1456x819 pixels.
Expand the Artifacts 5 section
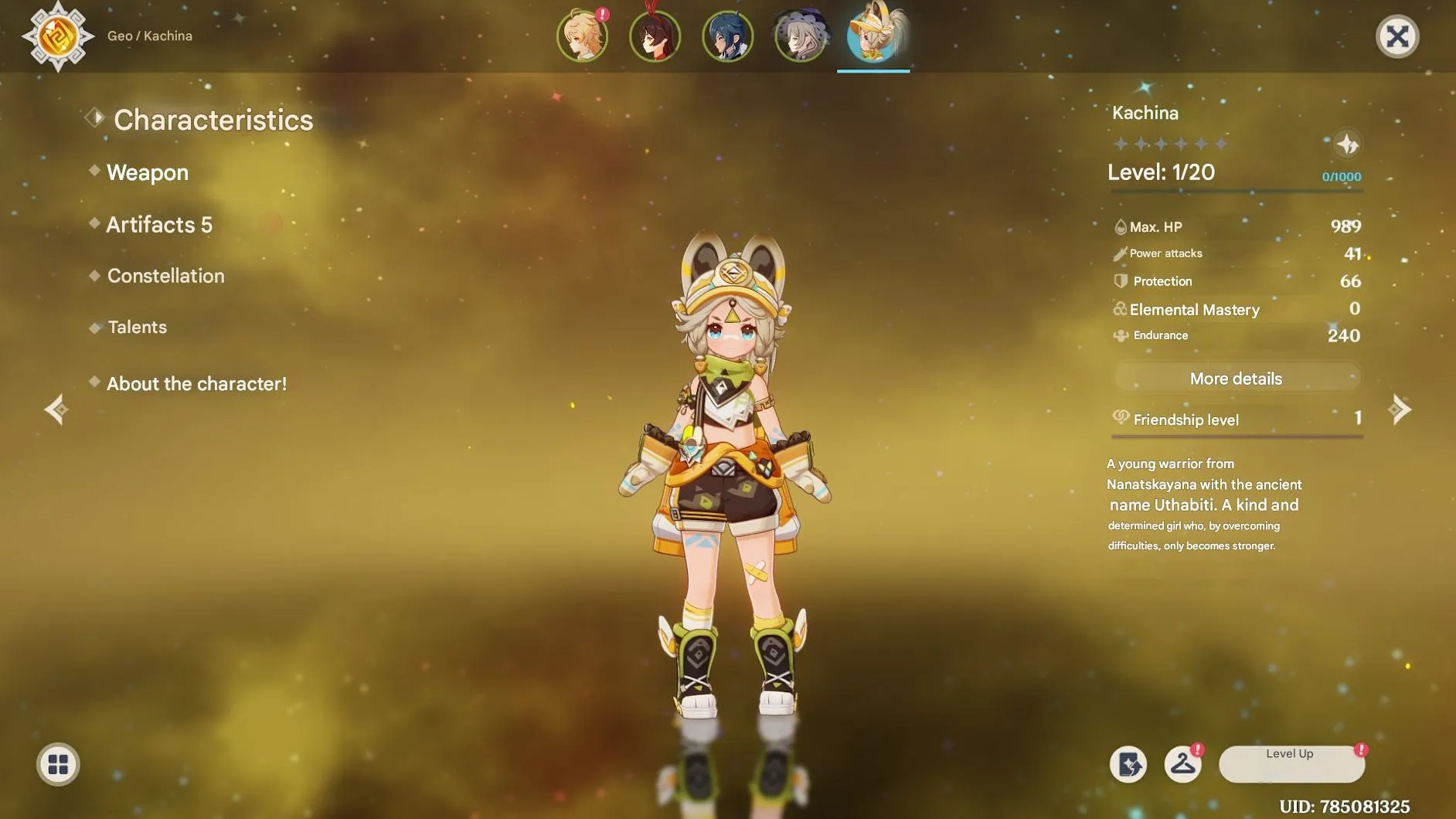[x=158, y=224]
